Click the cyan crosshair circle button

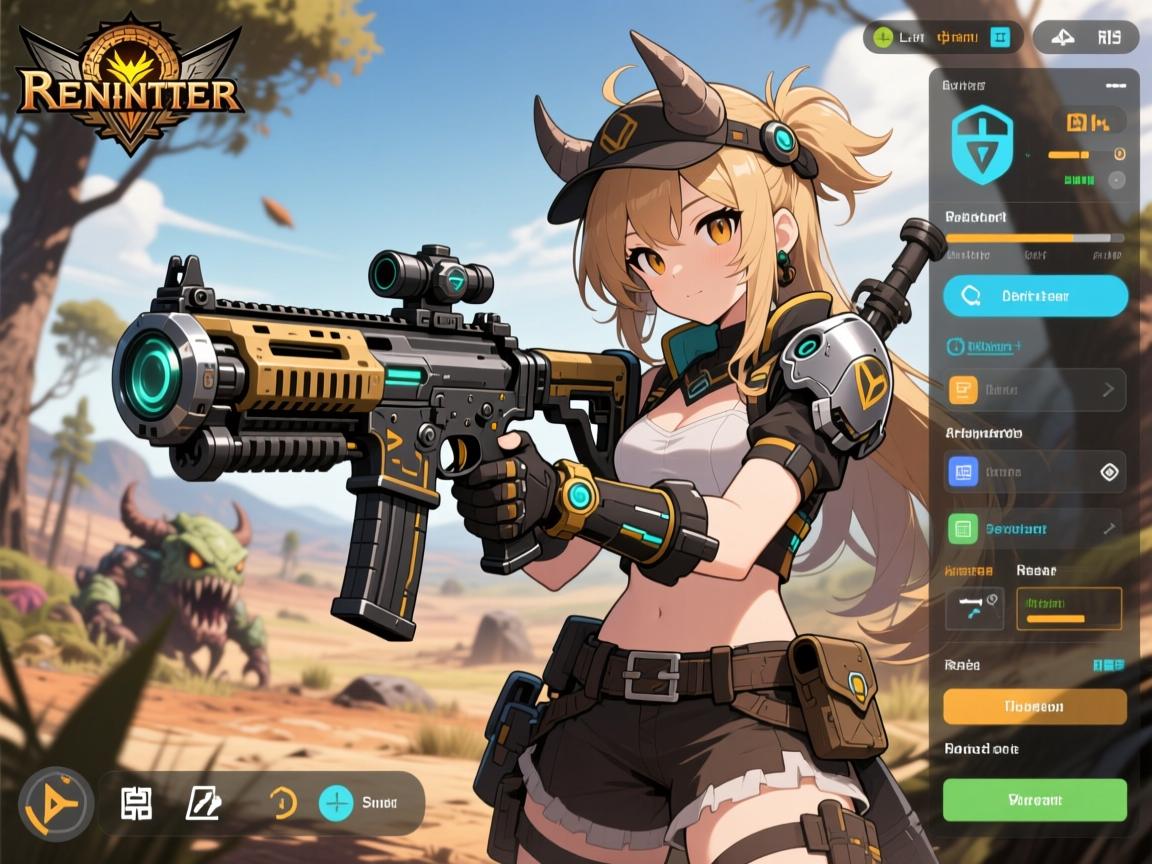click(x=336, y=802)
